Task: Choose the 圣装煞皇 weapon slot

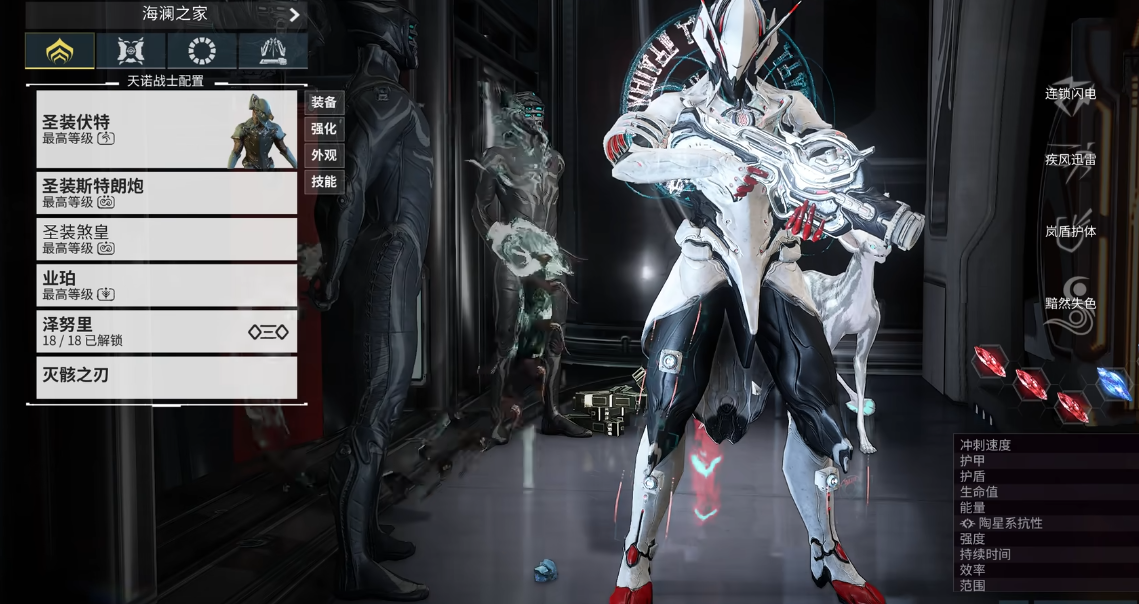Action: [x=166, y=239]
